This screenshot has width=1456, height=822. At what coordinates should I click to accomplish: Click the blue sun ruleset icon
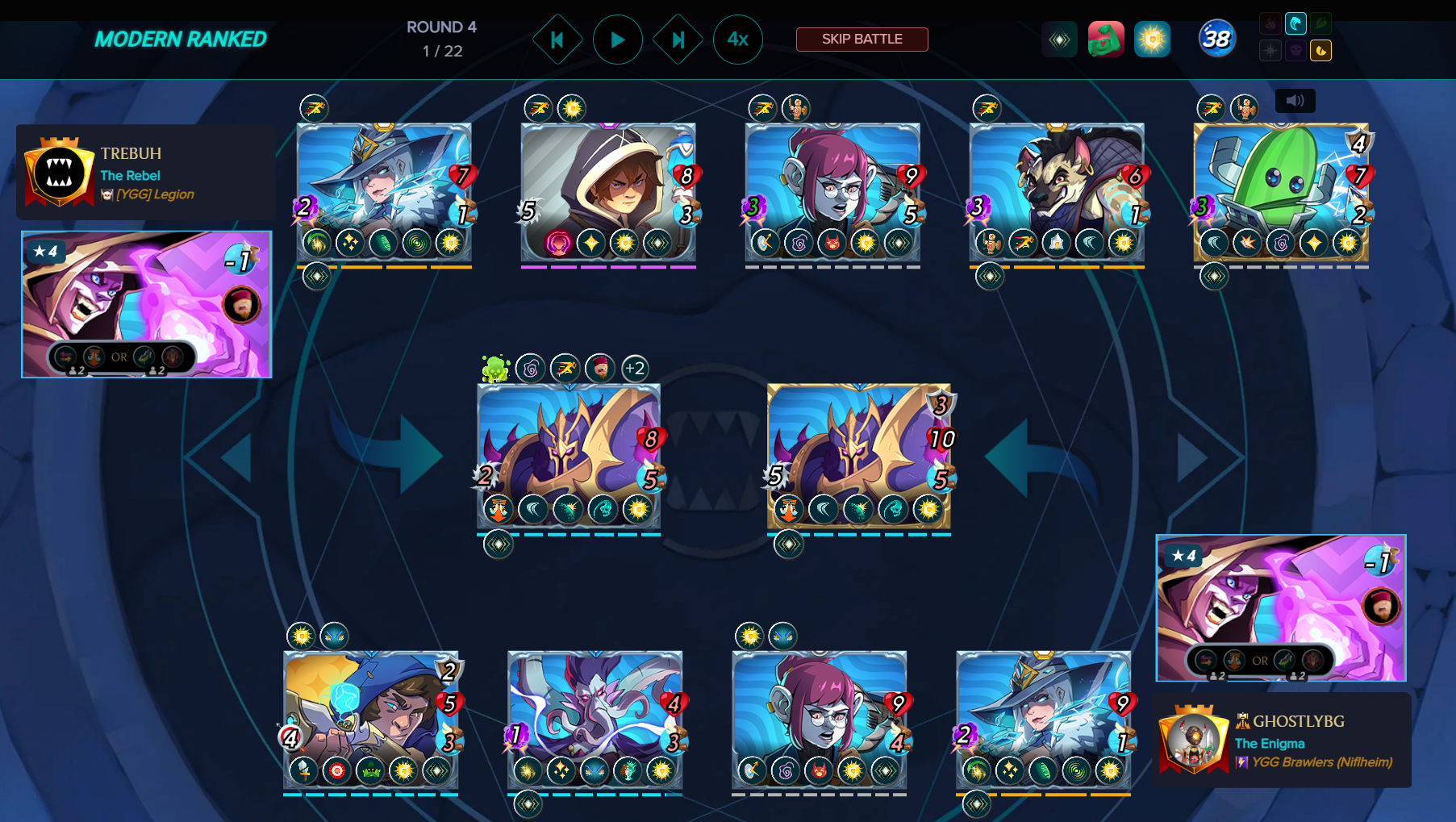coord(1152,40)
